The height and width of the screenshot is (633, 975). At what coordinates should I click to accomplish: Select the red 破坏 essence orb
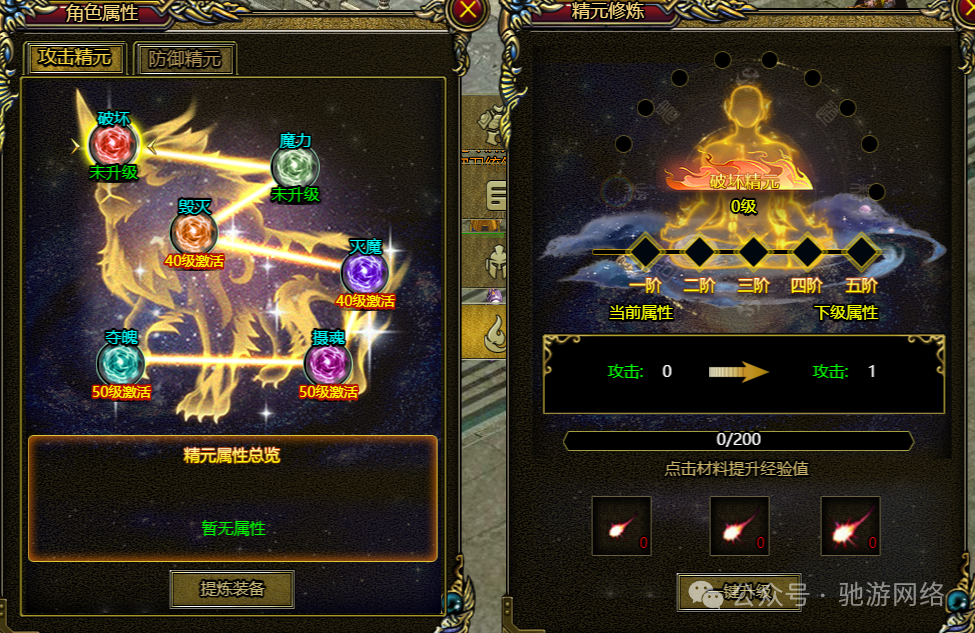pyautogui.click(x=113, y=145)
